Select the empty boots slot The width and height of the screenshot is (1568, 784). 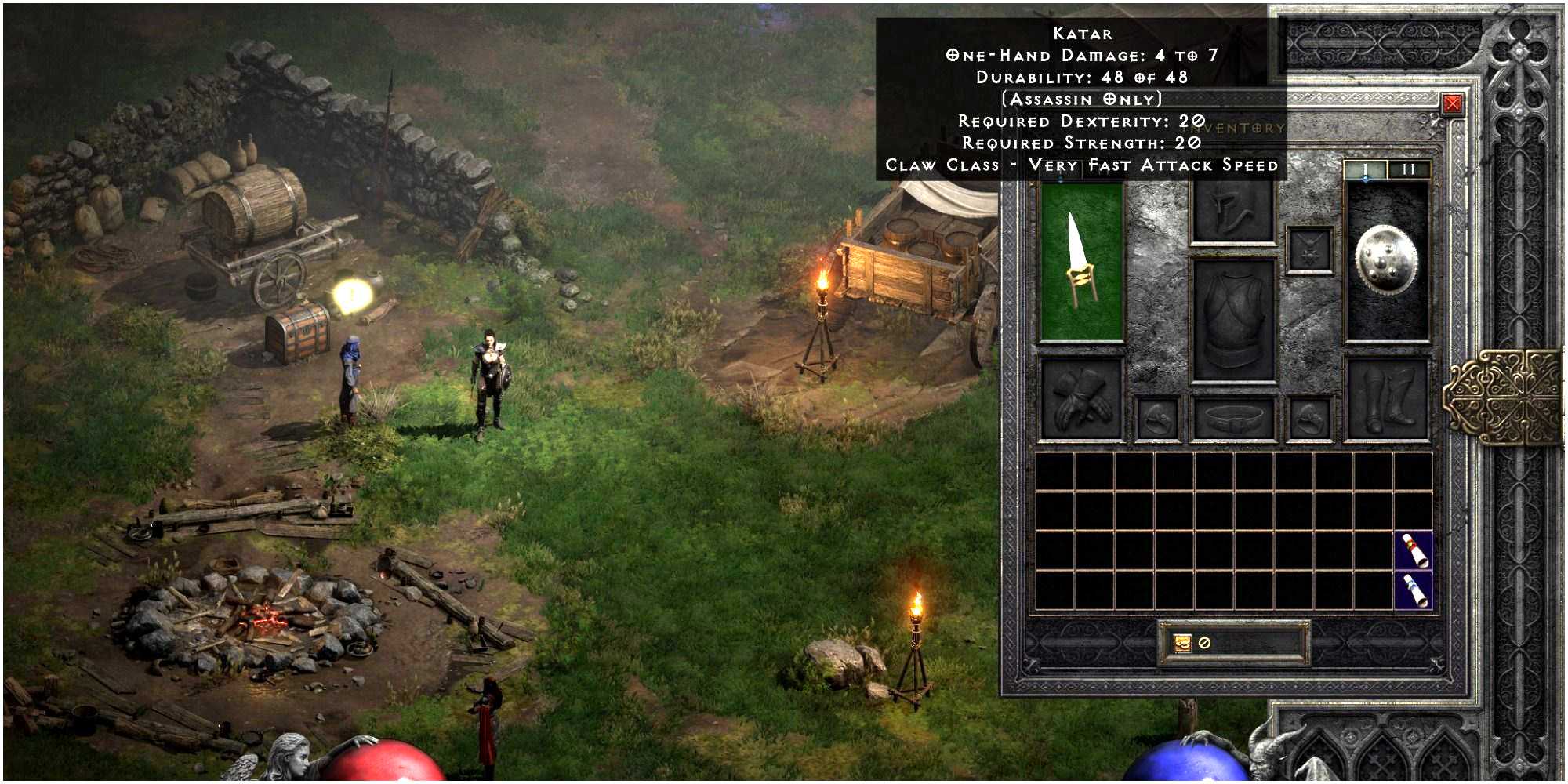point(1387,400)
